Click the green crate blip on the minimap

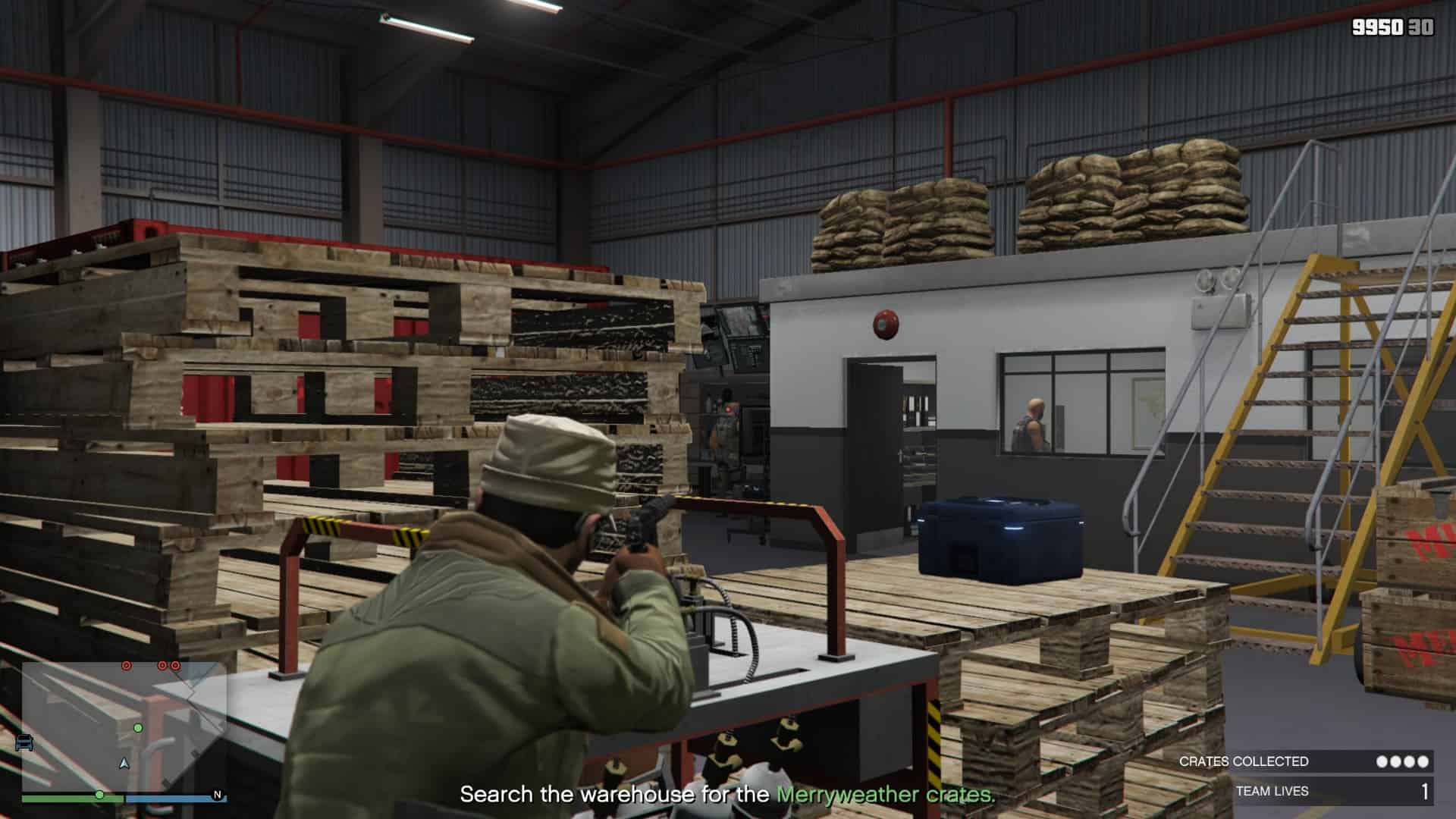tap(138, 728)
